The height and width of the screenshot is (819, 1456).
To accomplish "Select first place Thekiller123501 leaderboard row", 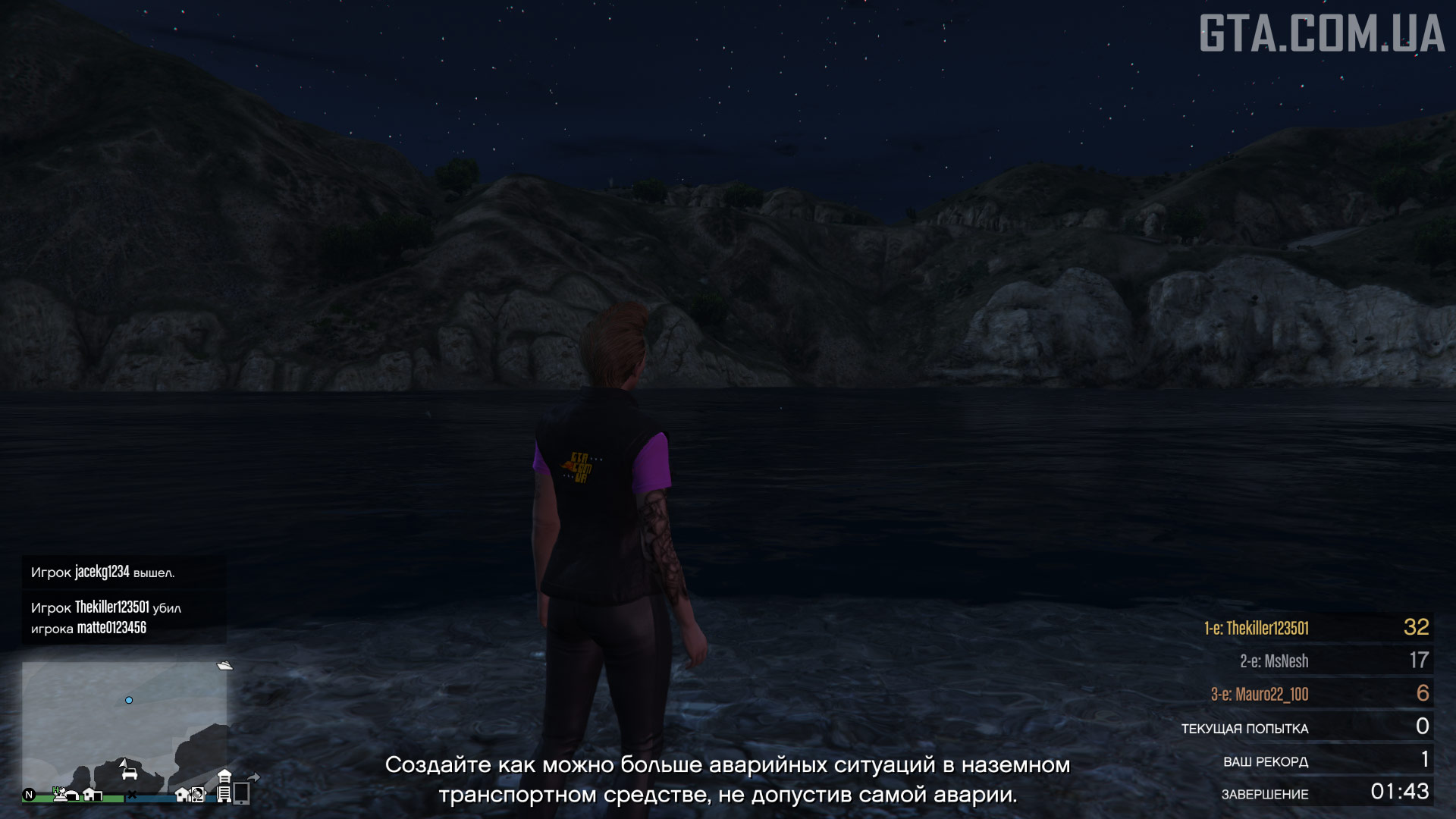I will (1316, 628).
